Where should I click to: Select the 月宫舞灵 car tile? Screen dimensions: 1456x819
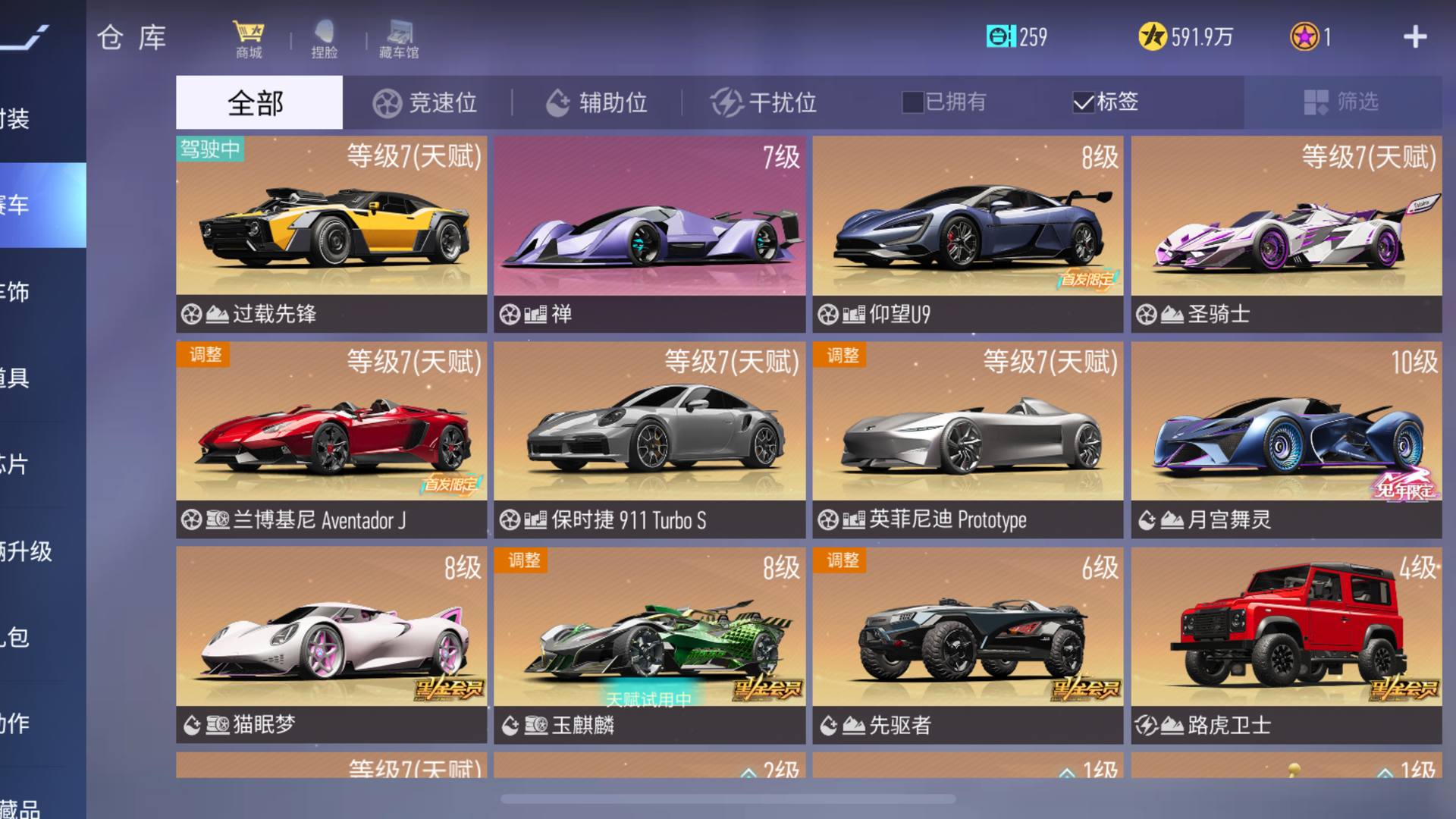(1286, 439)
